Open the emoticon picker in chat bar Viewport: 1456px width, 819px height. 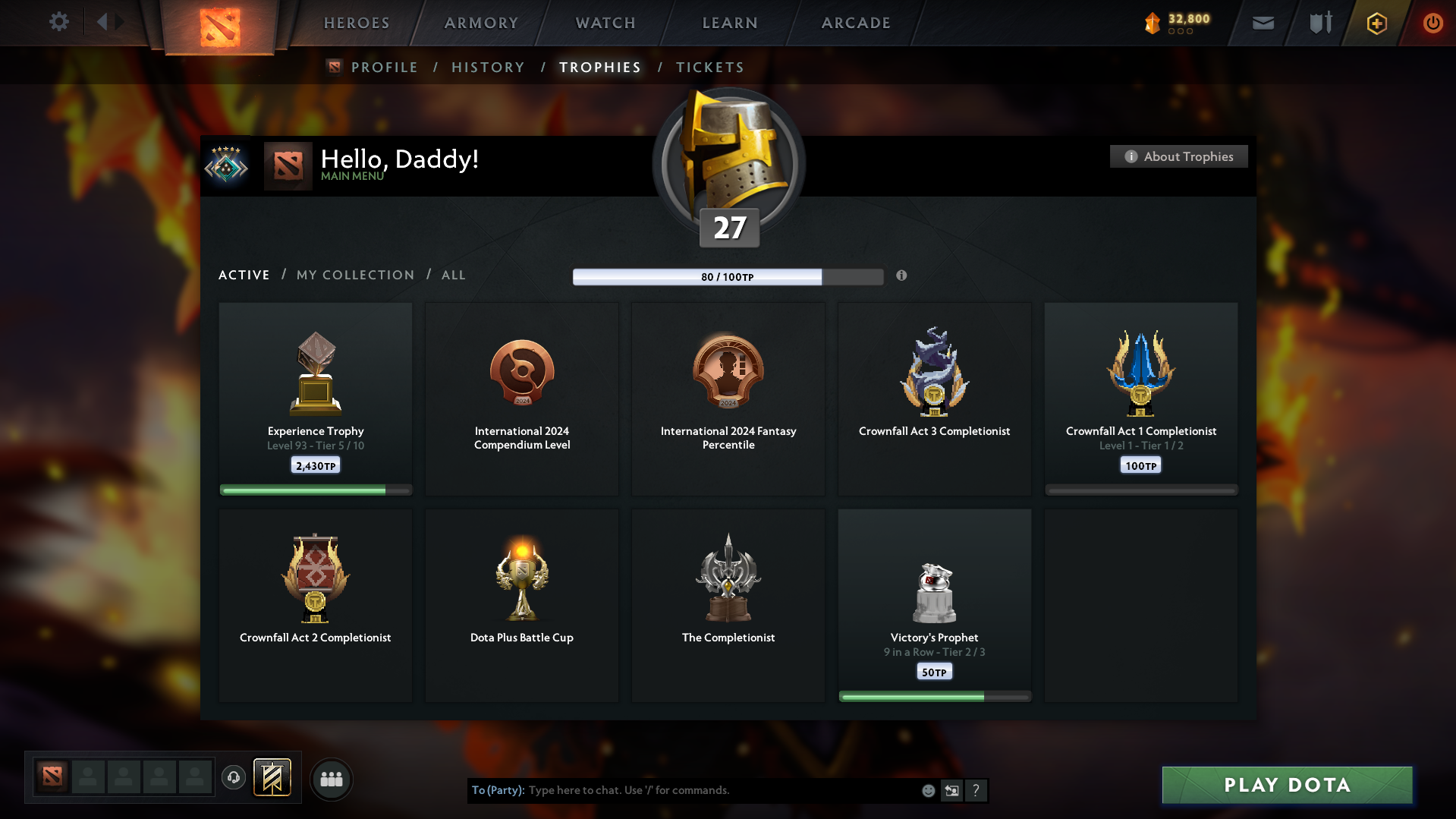coord(928,790)
